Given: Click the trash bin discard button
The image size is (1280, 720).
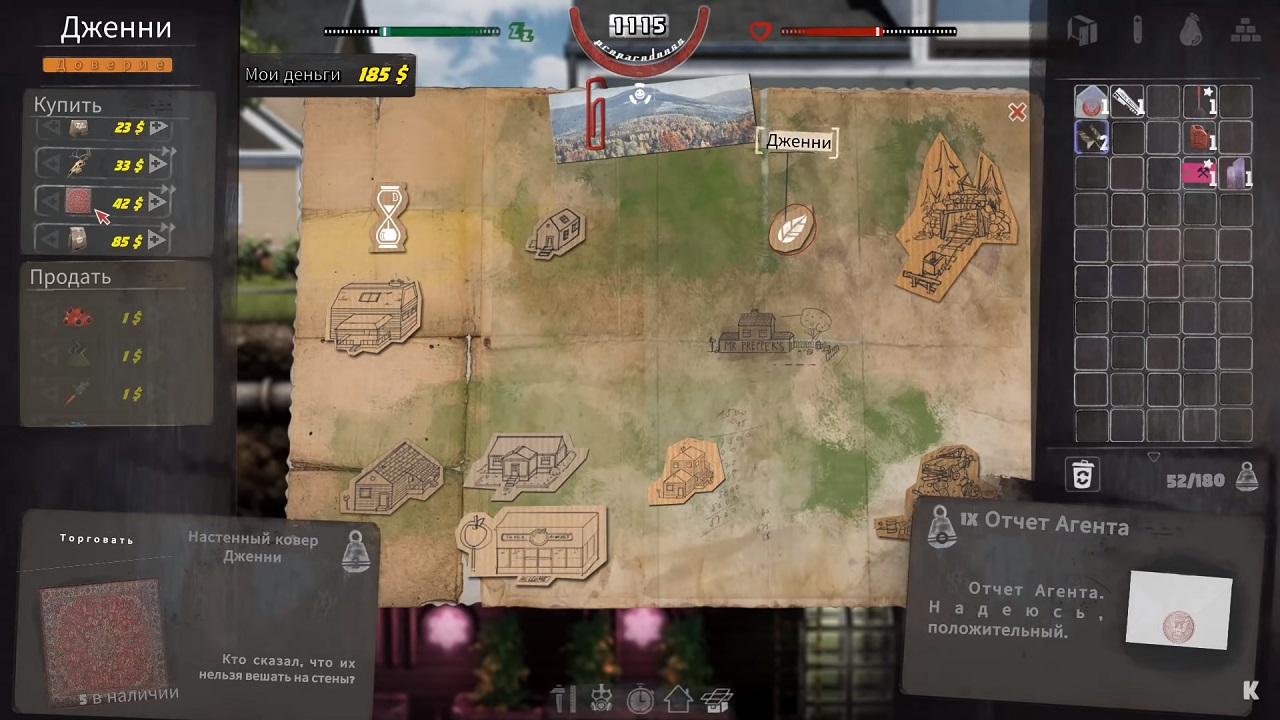Looking at the screenshot, I should (1082, 475).
